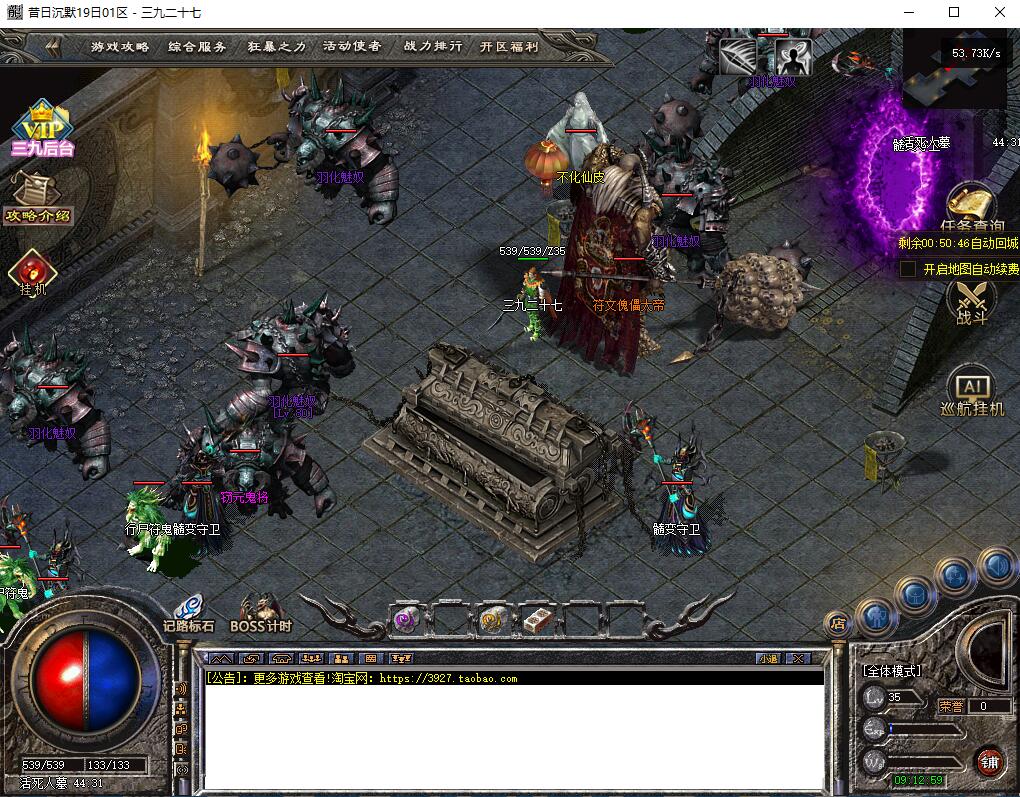Open the 游戏攻略 menu entry
The width and height of the screenshot is (1020, 797).
(120, 47)
